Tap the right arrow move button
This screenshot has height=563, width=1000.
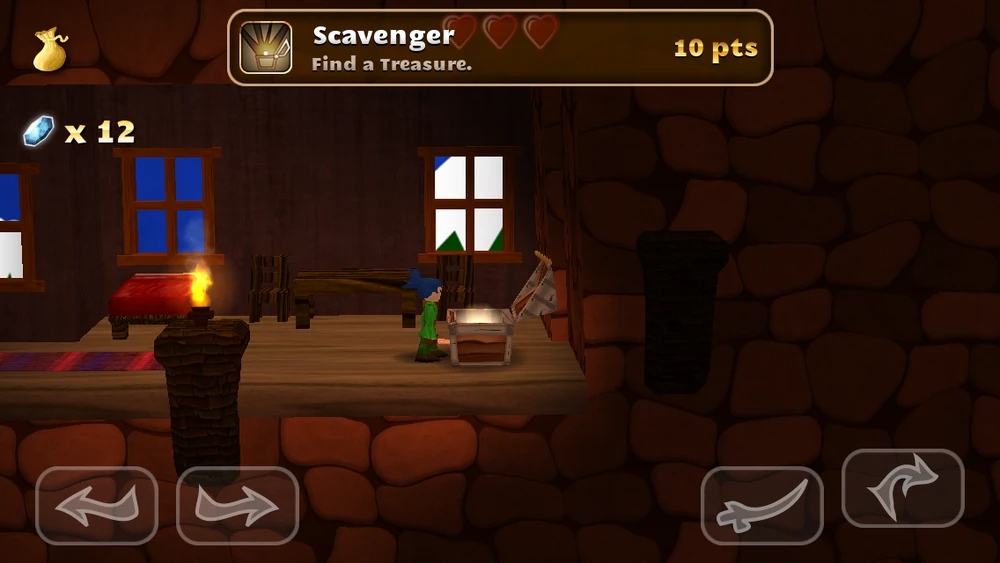coord(238,506)
